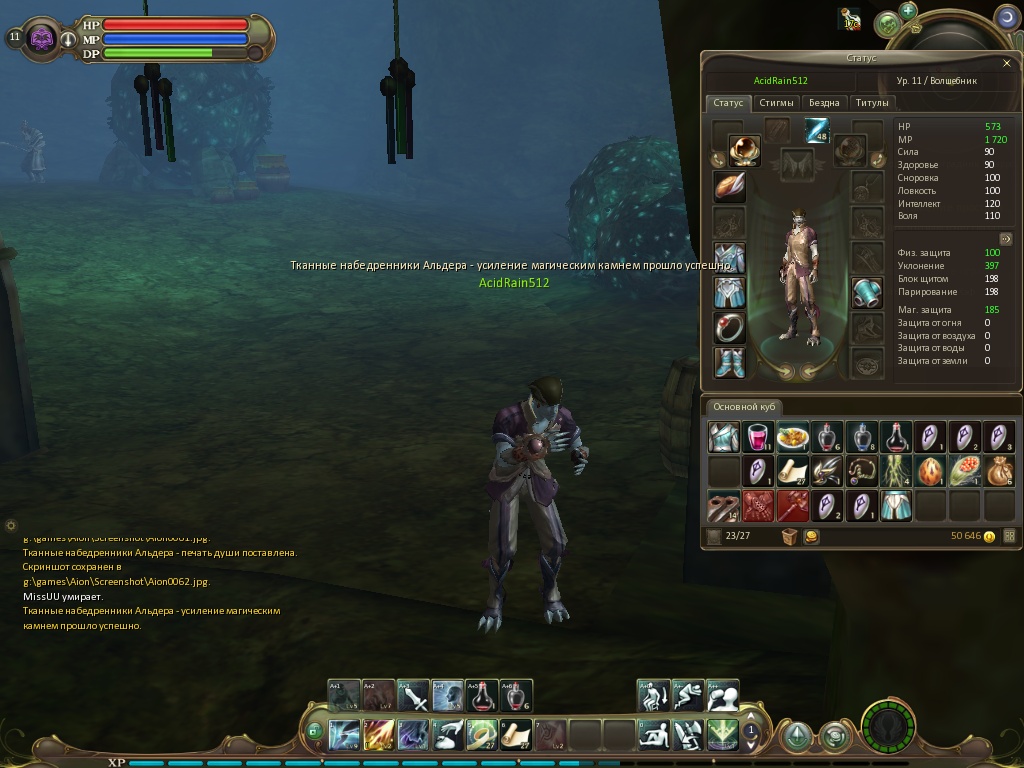
Task: Select the equipped gloves slot
Action: pyautogui.click(x=867, y=292)
